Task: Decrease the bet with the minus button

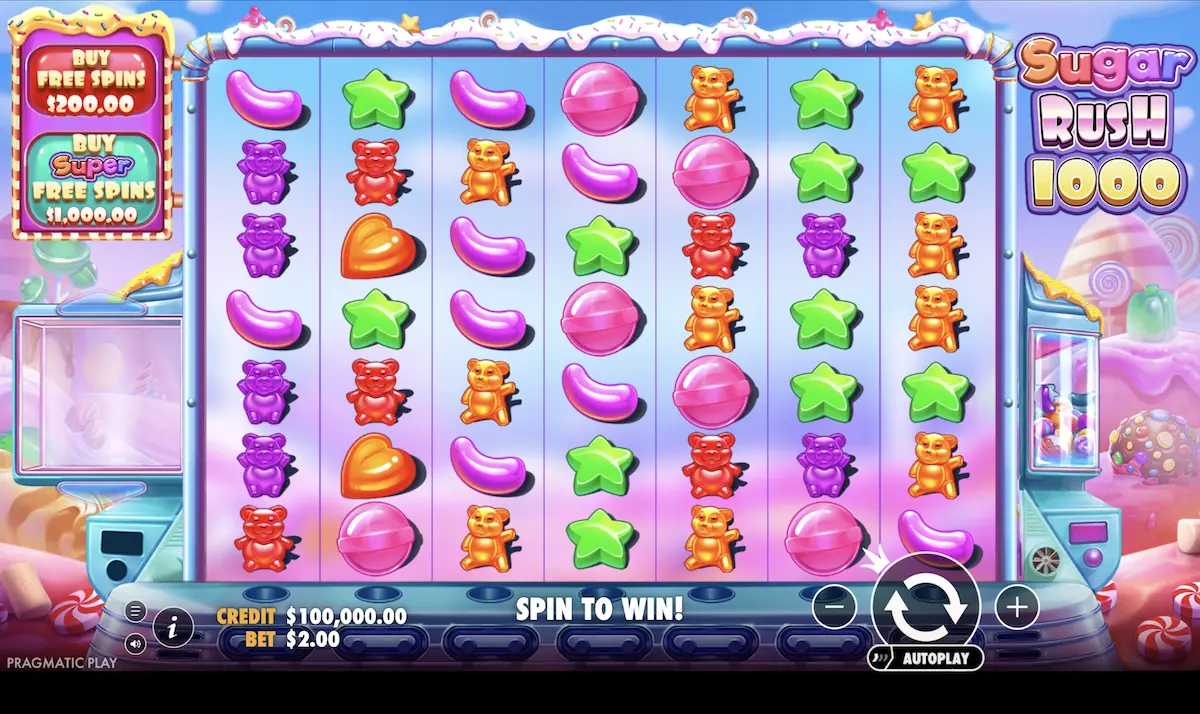Action: click(x=834, y=606)
